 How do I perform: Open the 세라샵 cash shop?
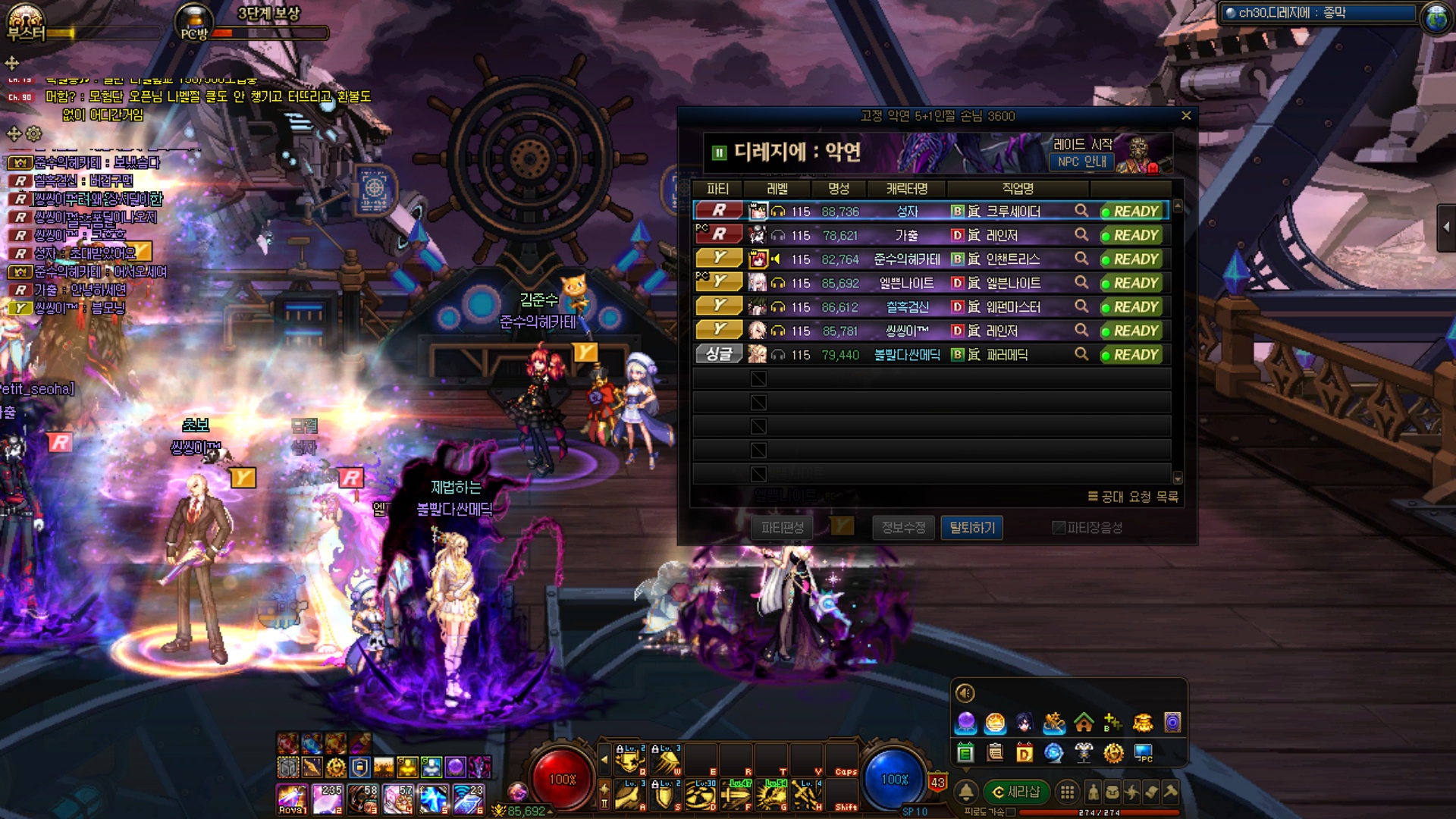click(1016, 792)
